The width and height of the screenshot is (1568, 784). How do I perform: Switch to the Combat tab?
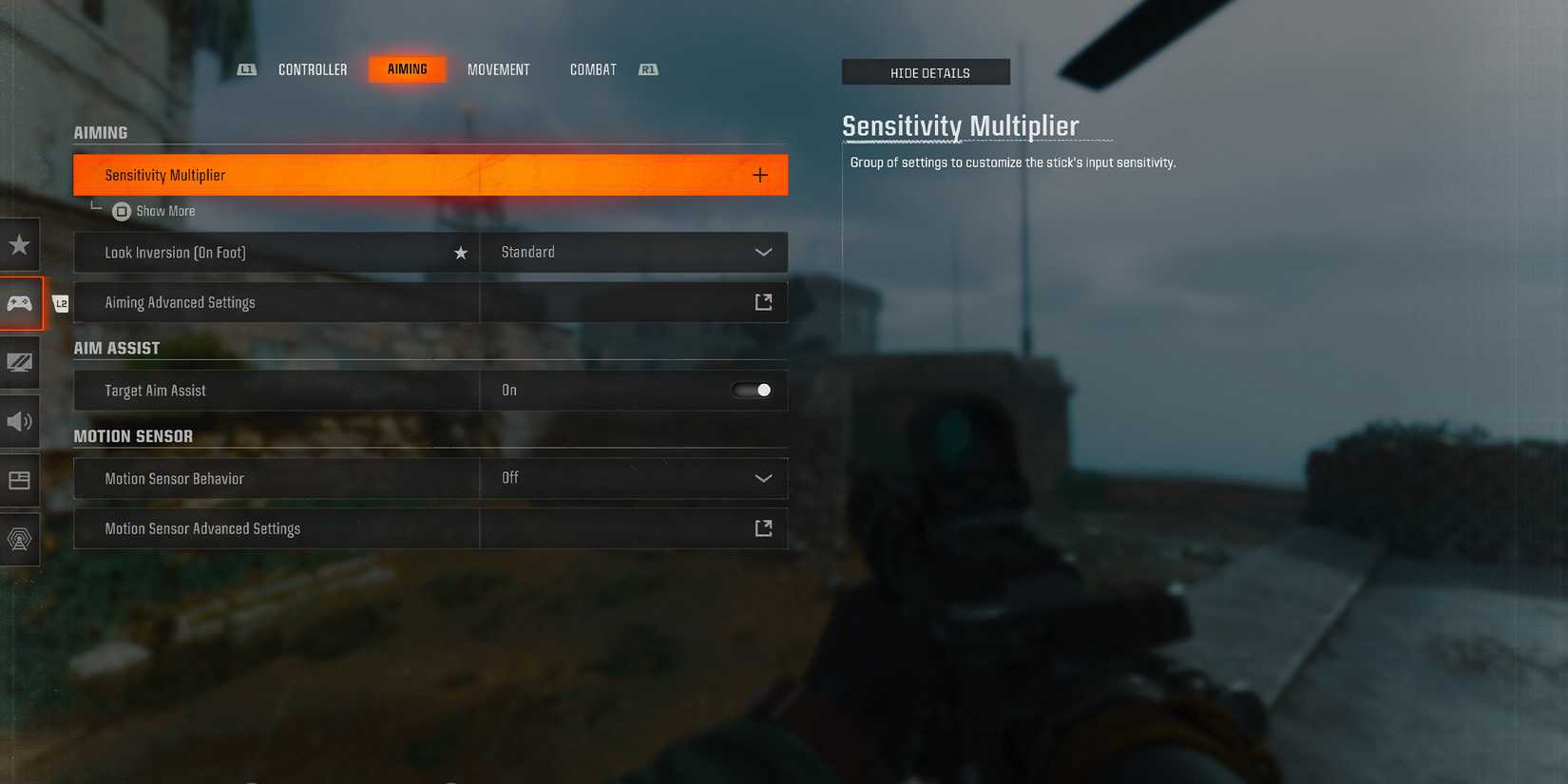pyautogui.click(x=592, y=68)
